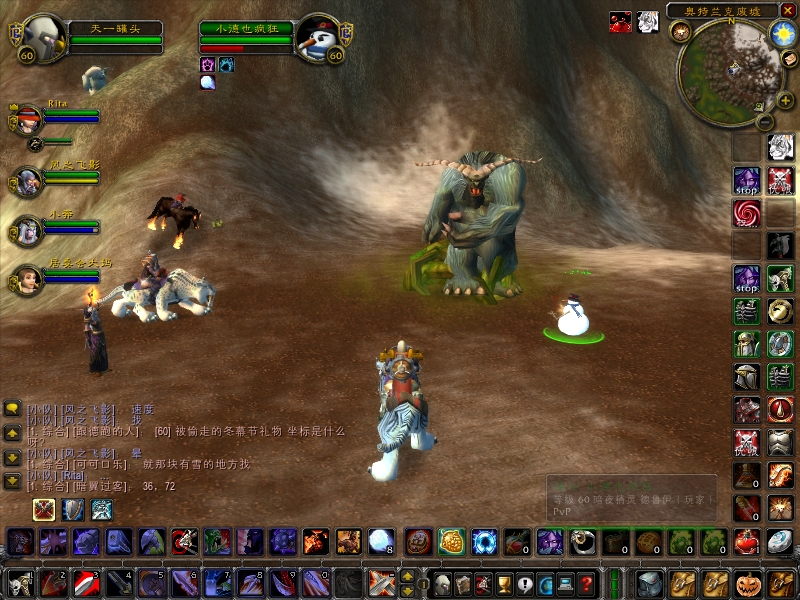The image size is (800, 600).
Task: Click the red skull and crossbones ability
Action: [781, 180]
